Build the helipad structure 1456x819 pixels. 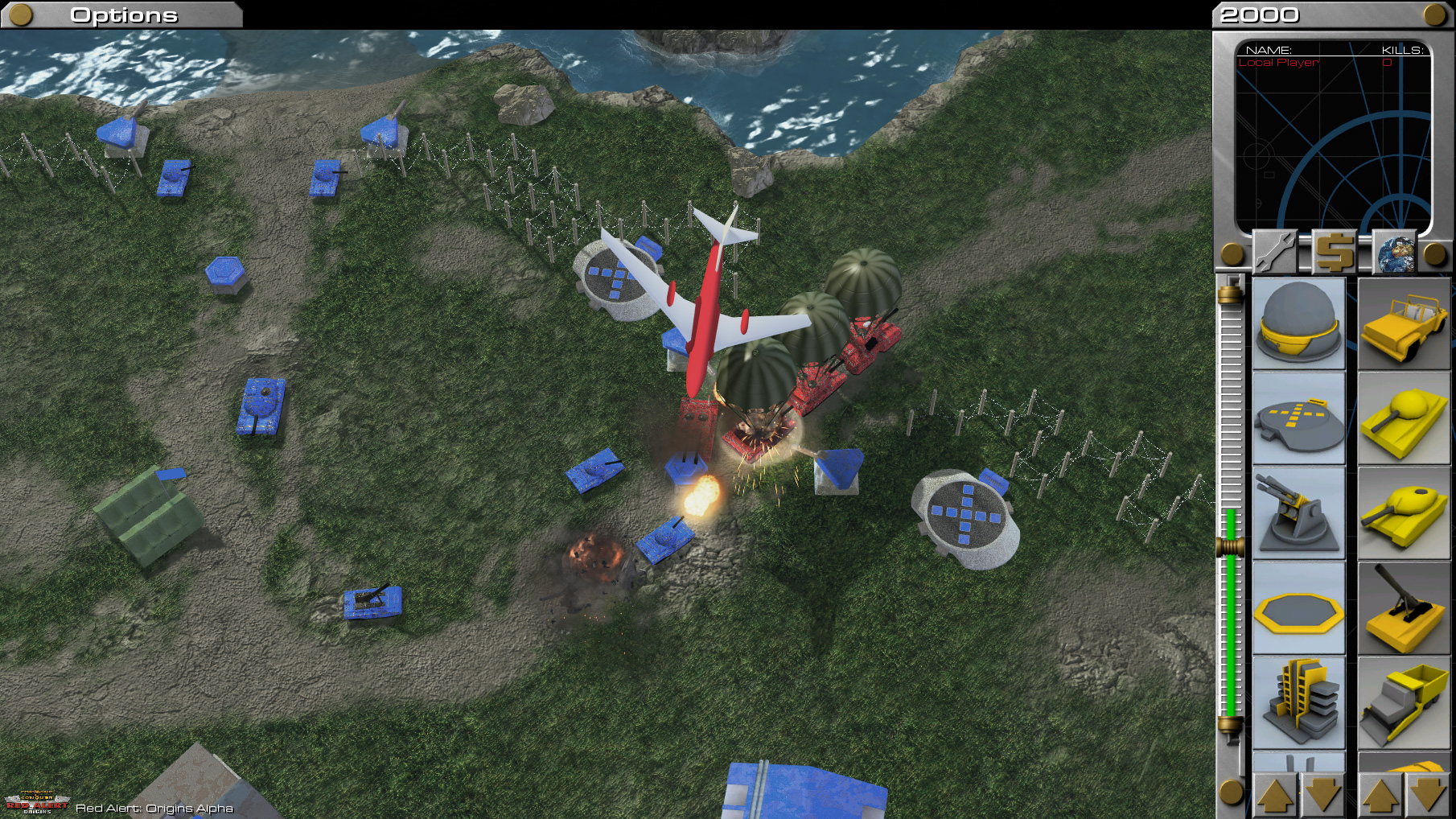pyautogui.click(x=1298, y=418)
